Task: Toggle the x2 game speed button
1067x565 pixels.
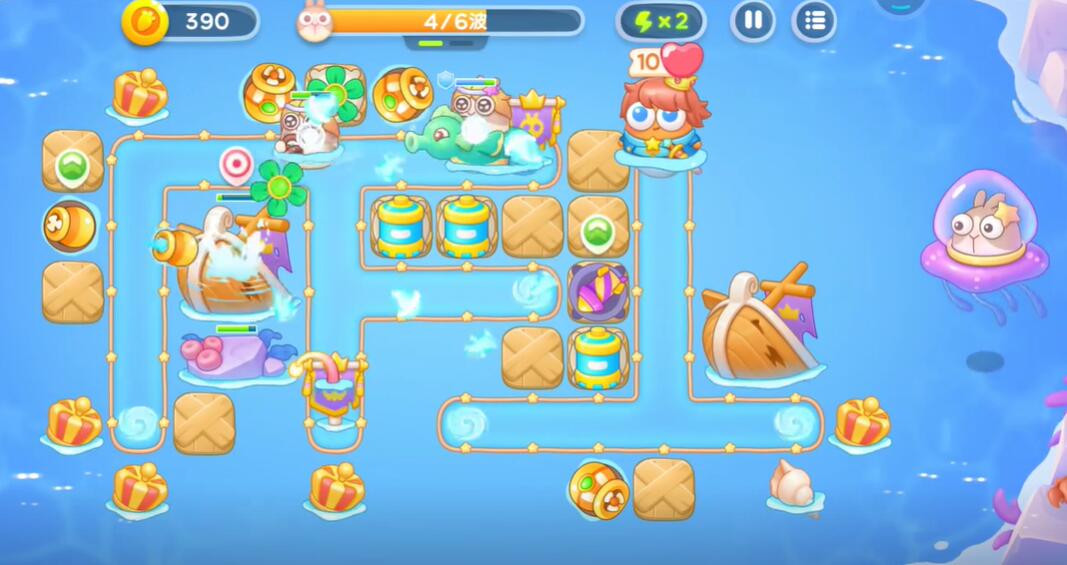Action: pyautogui.click(x=660, y=21)
